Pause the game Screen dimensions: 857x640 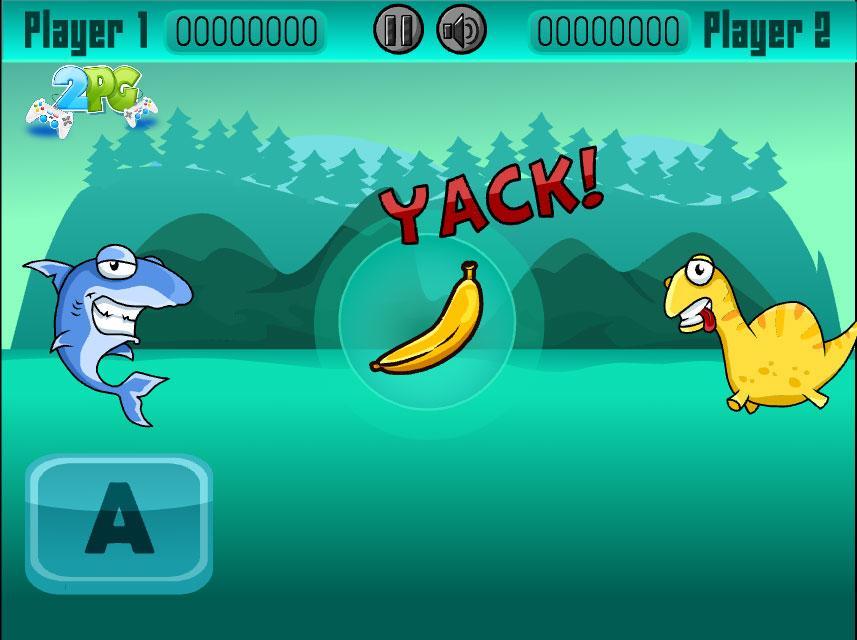[398, 30]
